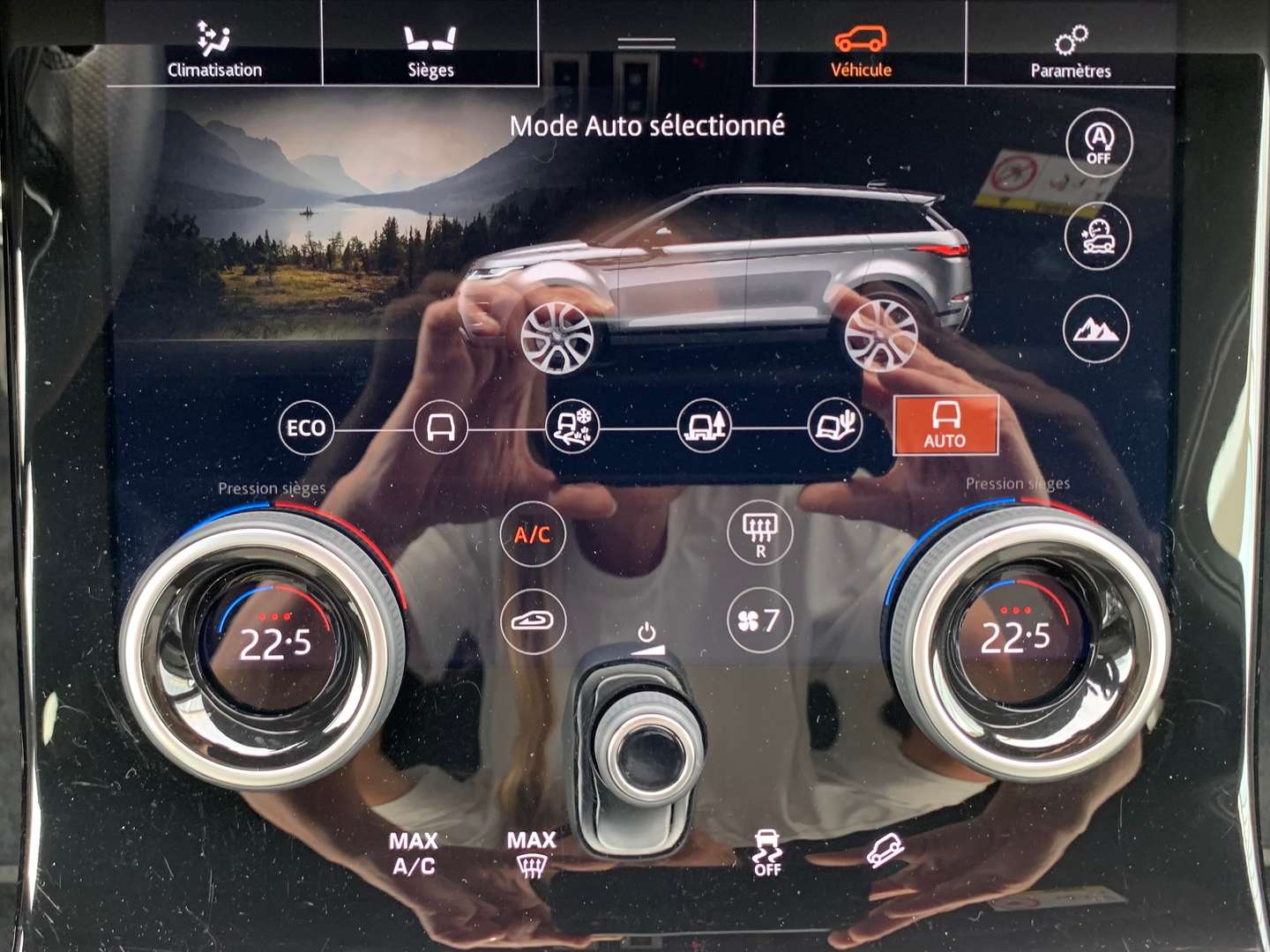Screen dimensions: 1270x952
Task: Toggle the air recirculation button
Action: [532, 621]
